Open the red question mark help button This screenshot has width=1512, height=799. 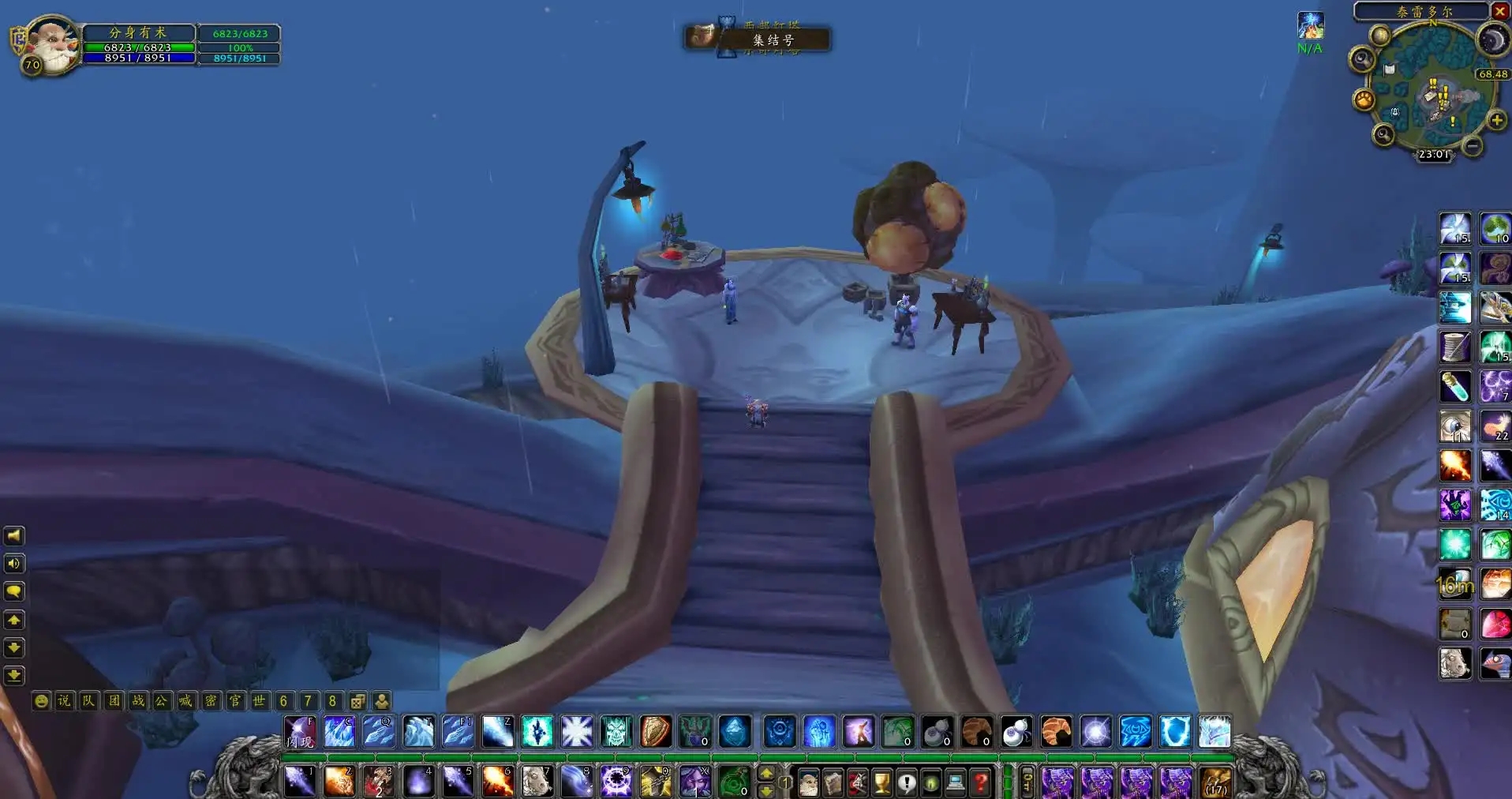pyautogui.click(x=980, y=782)
